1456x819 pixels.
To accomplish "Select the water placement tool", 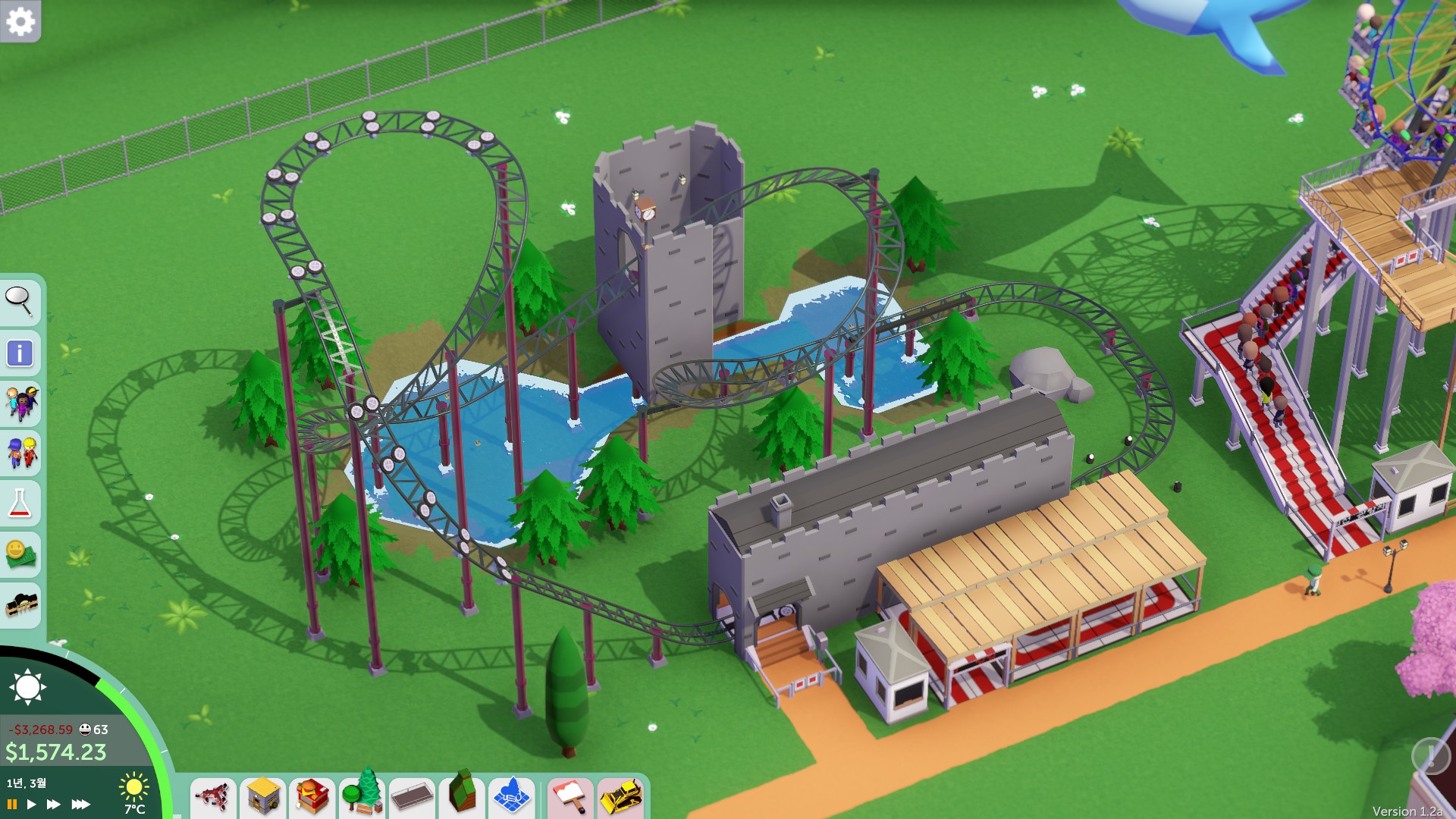I will click(x=512, y=797).
